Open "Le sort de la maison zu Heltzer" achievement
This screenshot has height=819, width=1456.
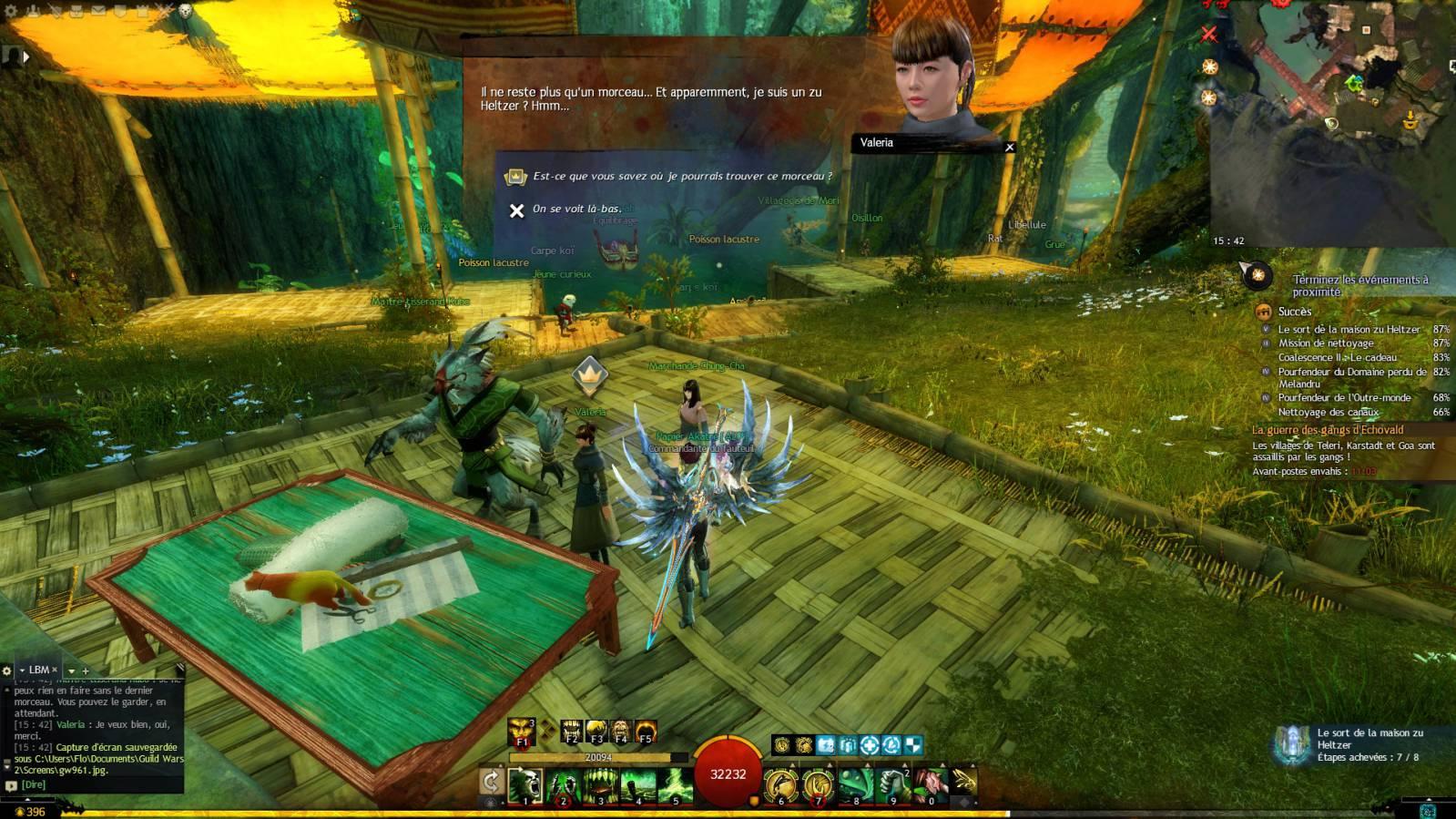[1349, 329]
